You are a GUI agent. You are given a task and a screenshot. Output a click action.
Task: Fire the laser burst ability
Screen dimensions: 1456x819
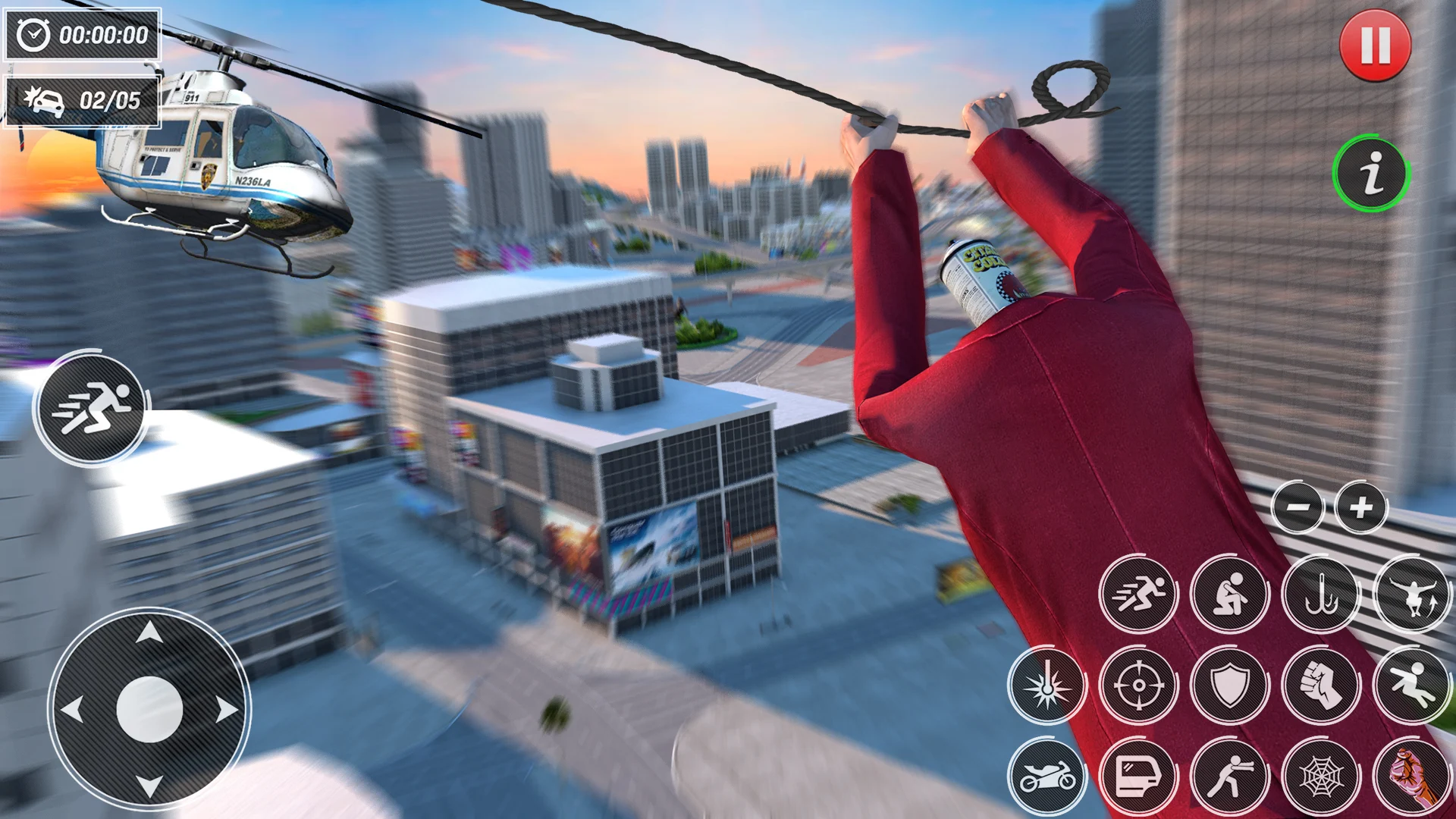(x=1047, y=685)
